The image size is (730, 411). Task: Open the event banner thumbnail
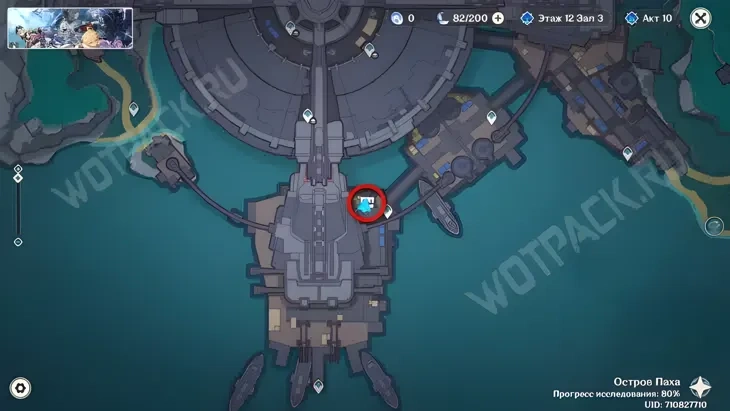[x=70, y=28]
